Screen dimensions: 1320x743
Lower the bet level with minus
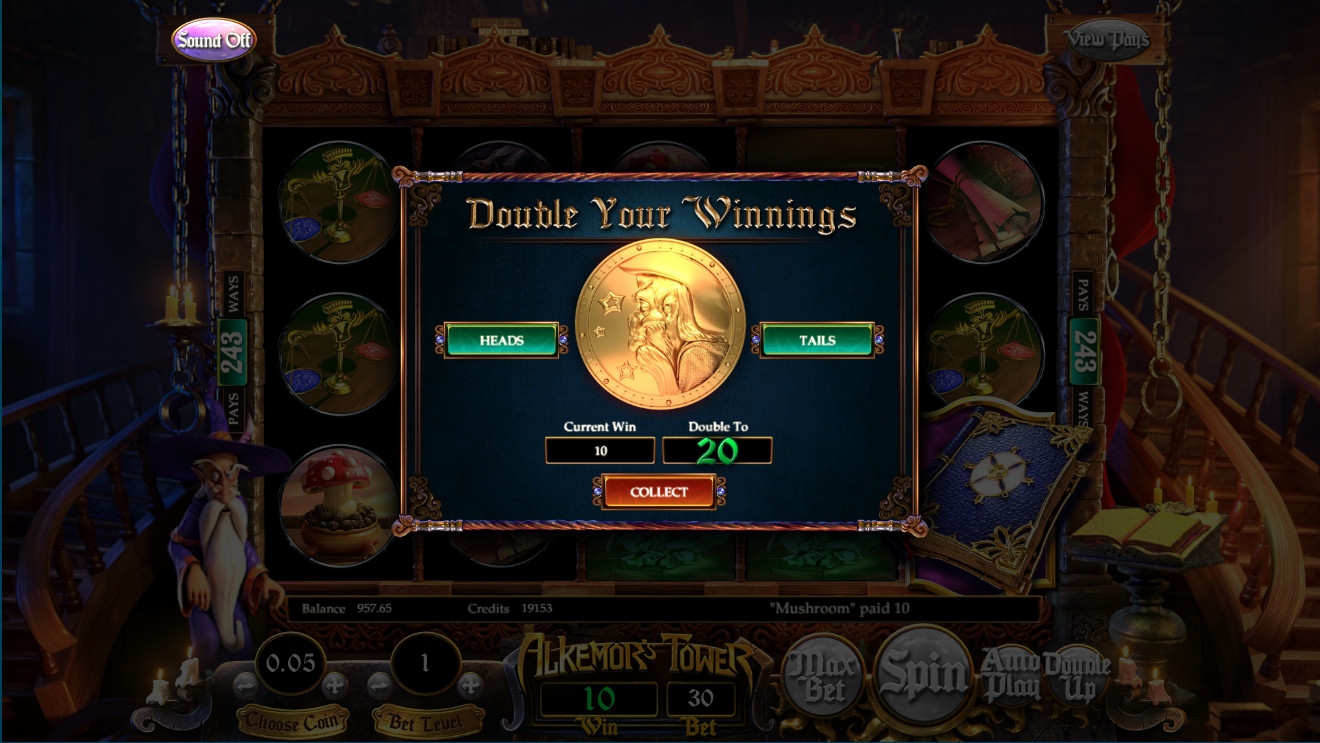pos(380,685)
